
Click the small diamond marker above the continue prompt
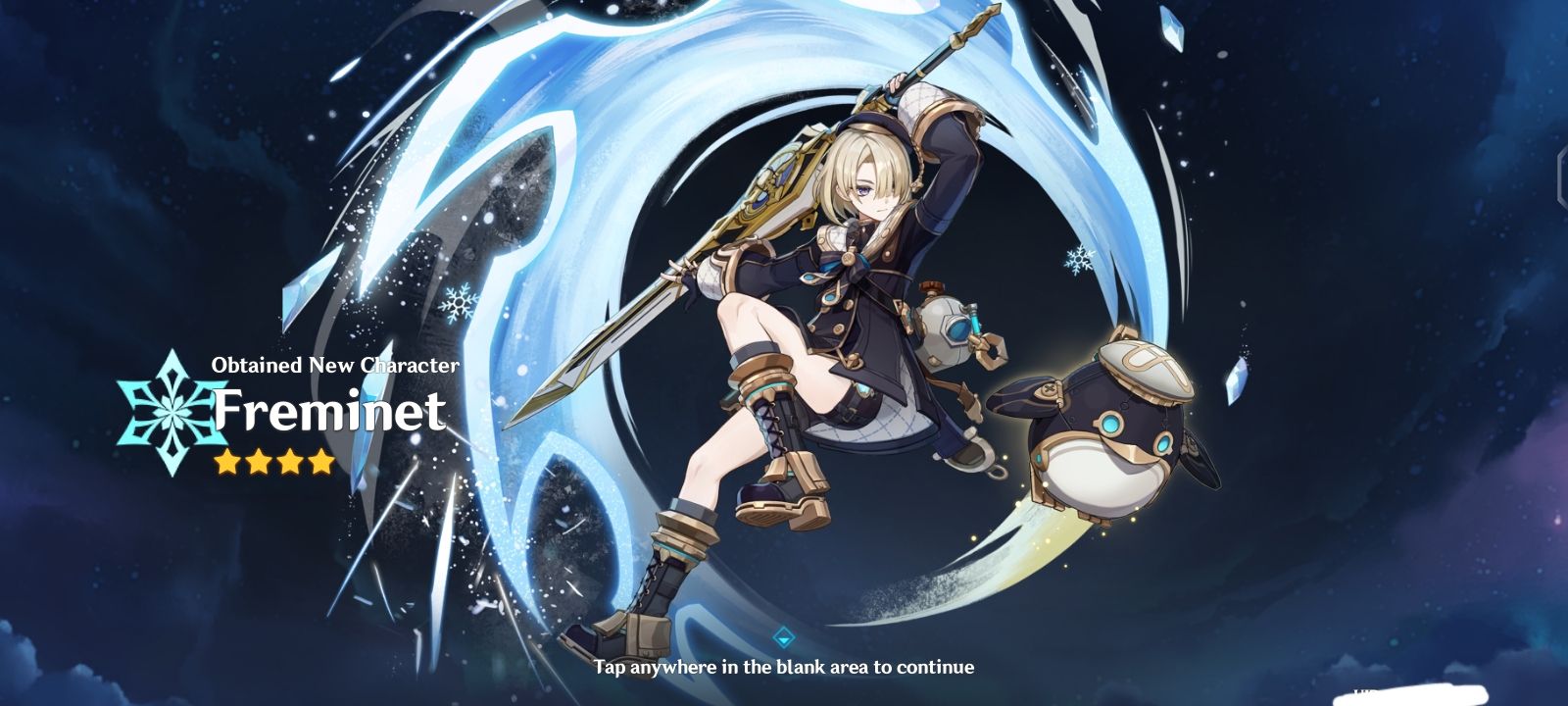pos(784,635)
